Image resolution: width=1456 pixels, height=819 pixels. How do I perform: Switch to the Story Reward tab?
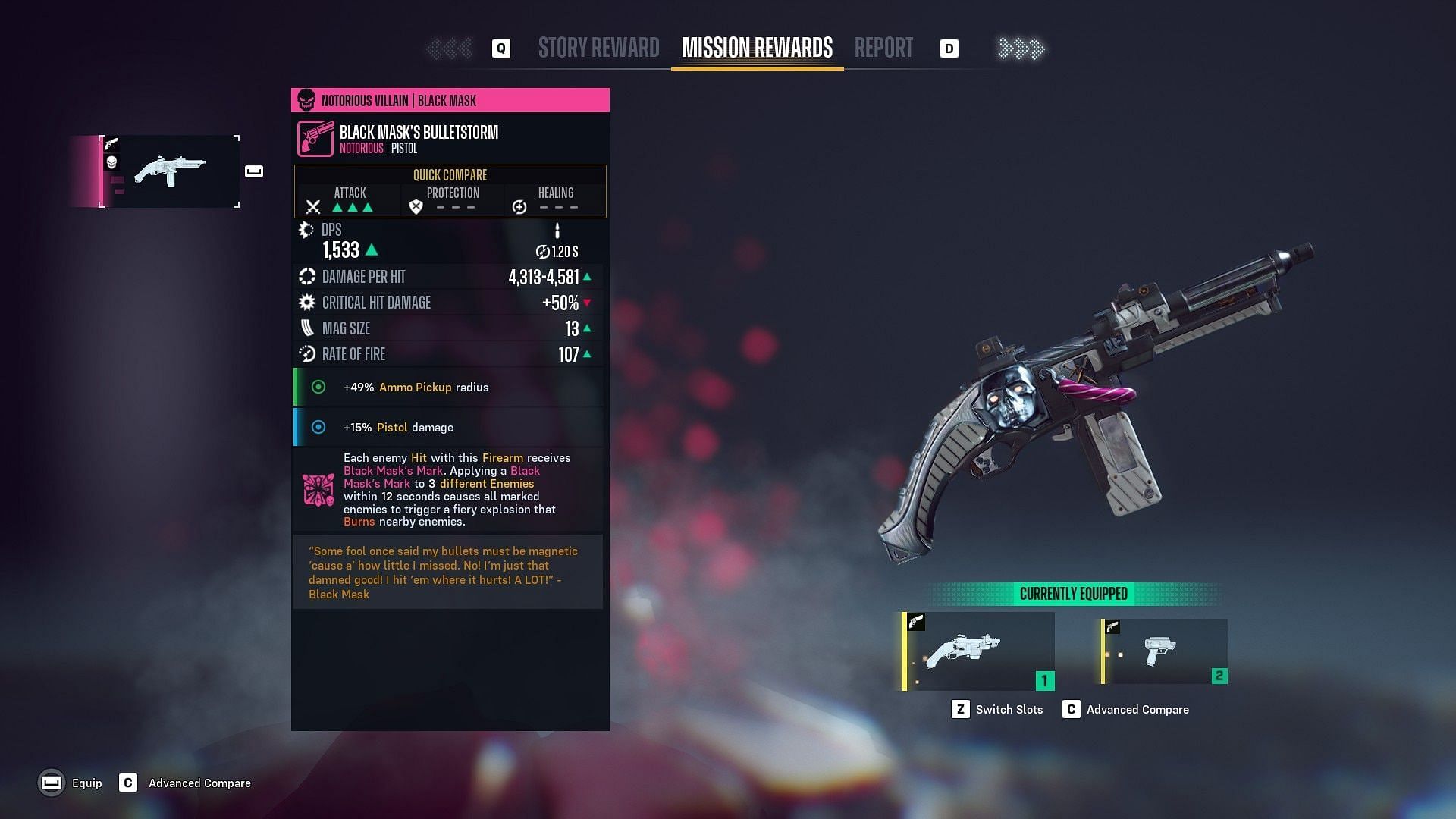(x=598, y=49)
